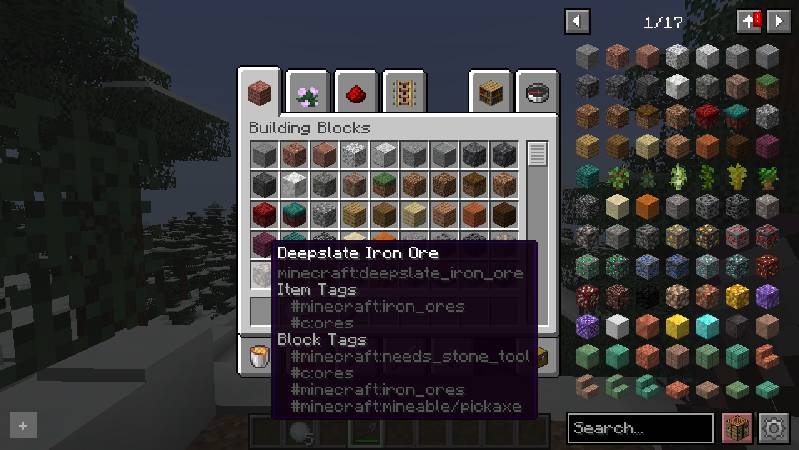Screen dimensions: 799x450
Task: Click the arrow button with red alert
Action: click(x=749, y=21)
